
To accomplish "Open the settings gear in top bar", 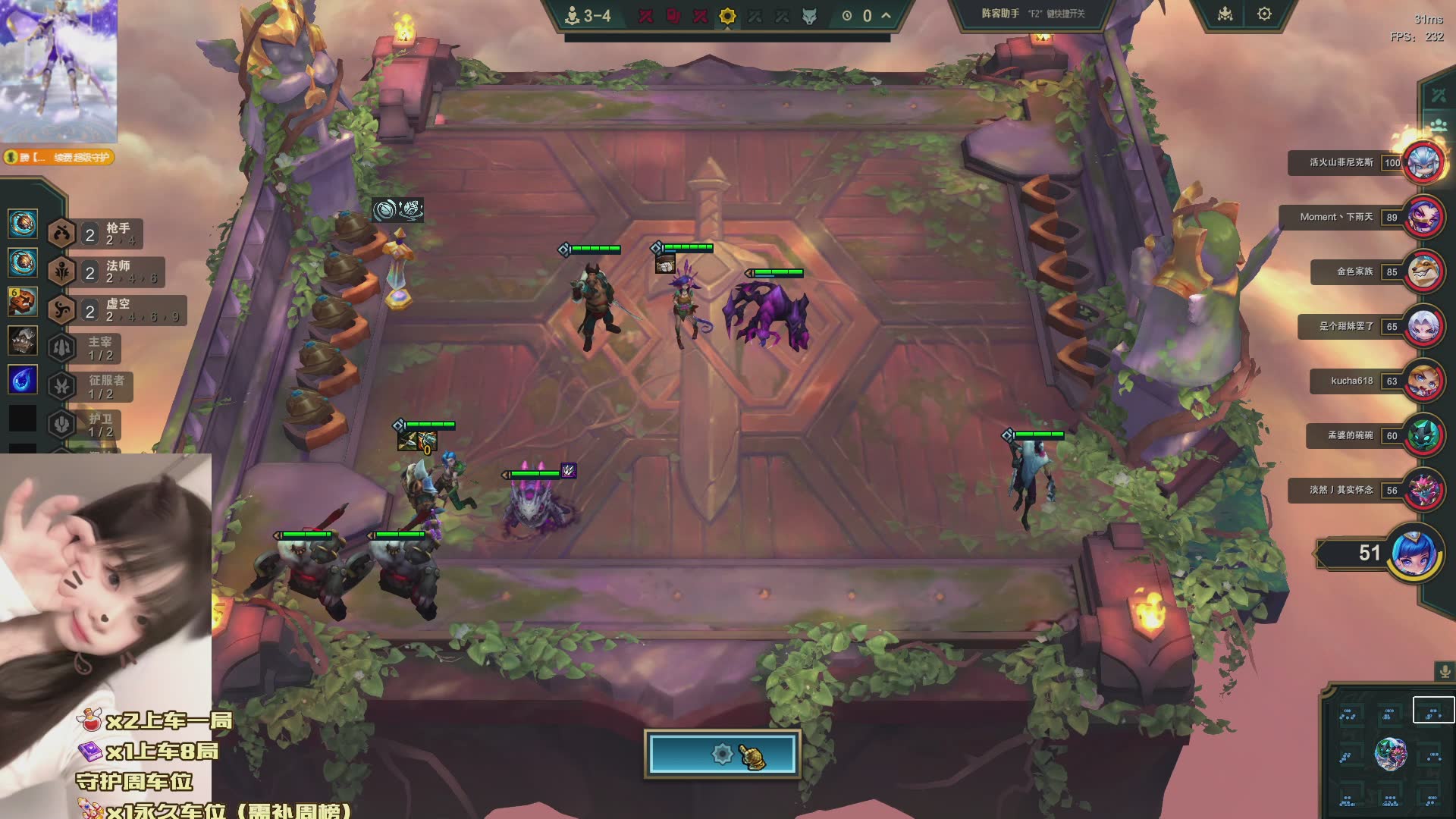I will pos(1264,14).
